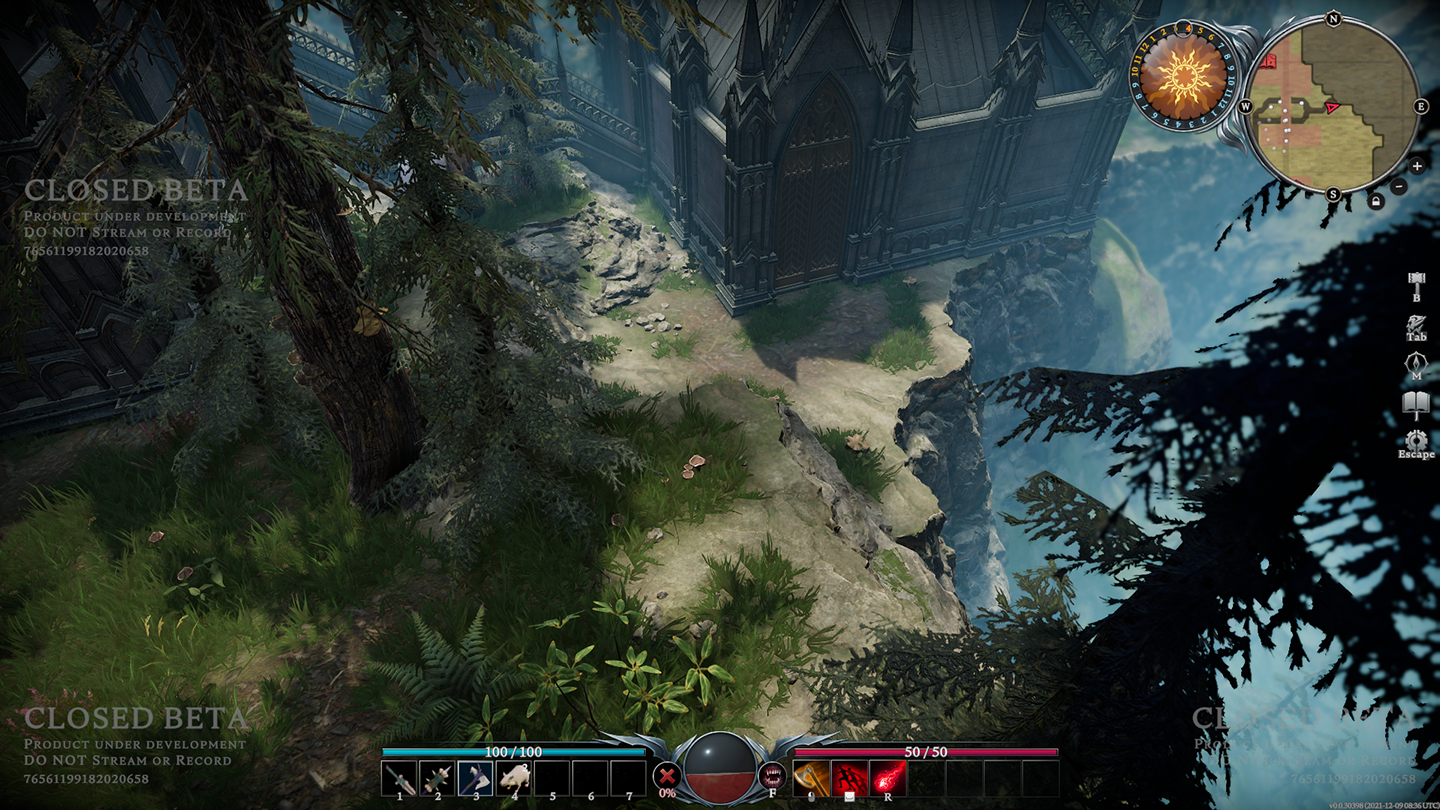Screen dimensions: 1440x810
Task: Open the gear settings menu icon
Action: coord(1416,442)
